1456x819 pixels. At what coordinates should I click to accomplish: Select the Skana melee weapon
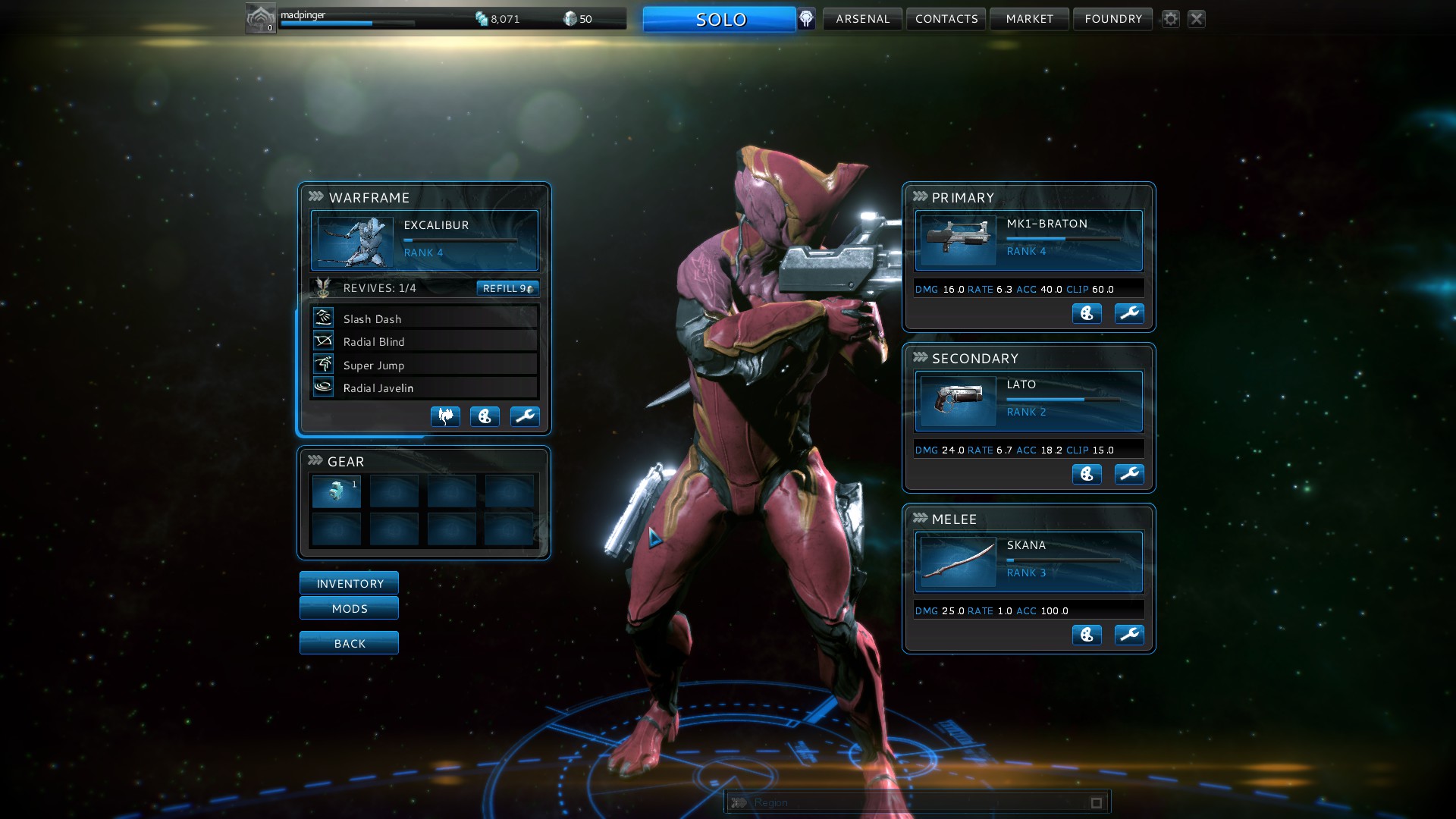(1028, 562)
